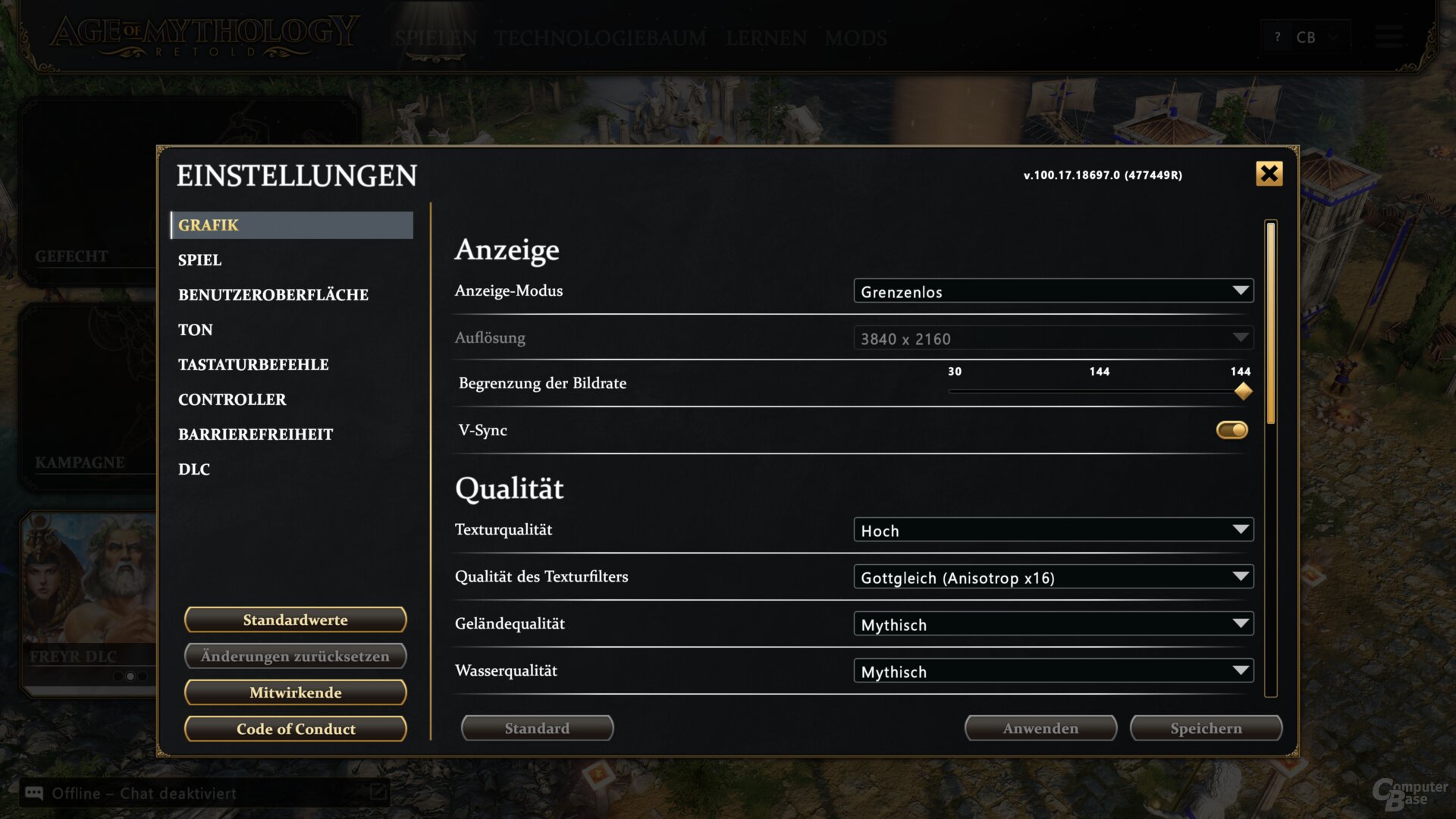Click the question mark help icon

pos(1277,36)
